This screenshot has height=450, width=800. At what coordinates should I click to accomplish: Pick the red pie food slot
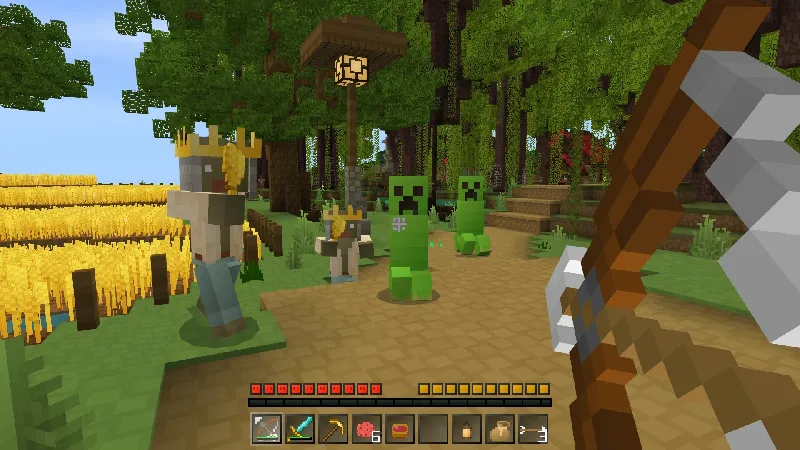pos(400,428)
